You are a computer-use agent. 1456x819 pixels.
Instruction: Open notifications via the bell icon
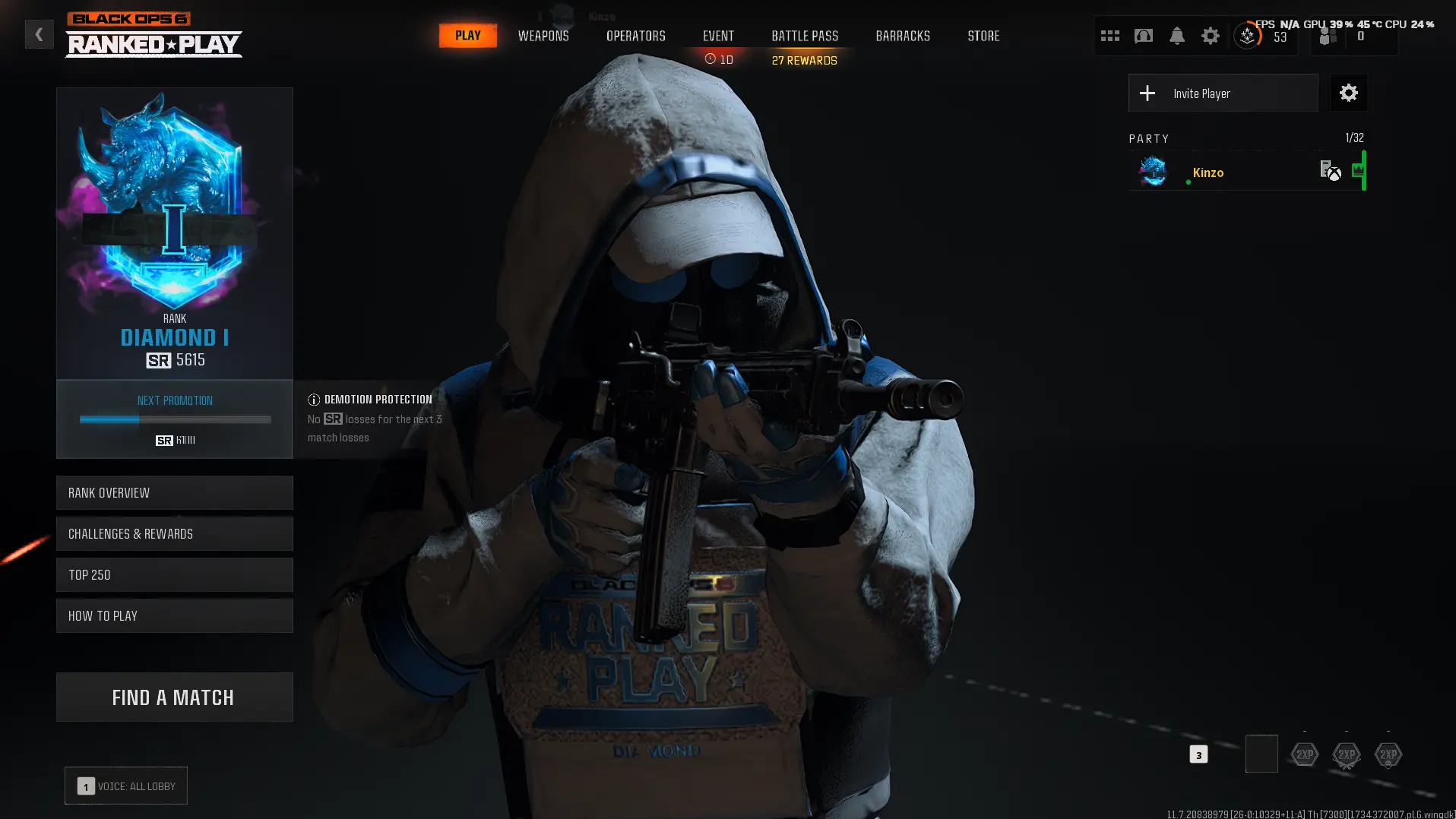pyautogui.click(x=1176, y=35)
